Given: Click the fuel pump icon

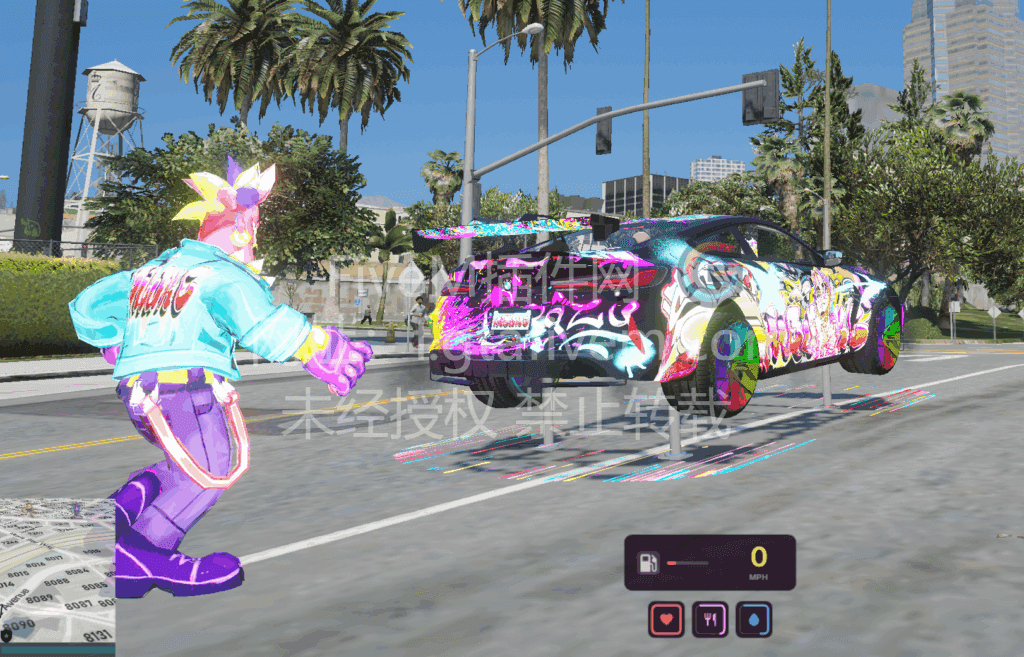Looking at the screenshot, I should [x=647, y=563].
